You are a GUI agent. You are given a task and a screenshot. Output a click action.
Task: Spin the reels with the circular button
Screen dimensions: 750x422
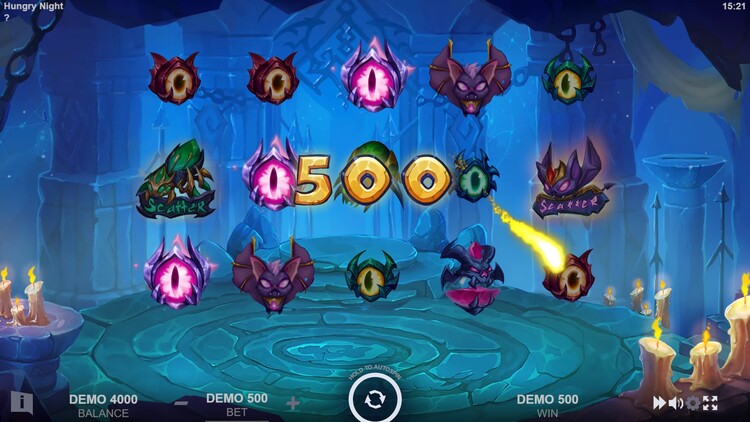(375, 399)
